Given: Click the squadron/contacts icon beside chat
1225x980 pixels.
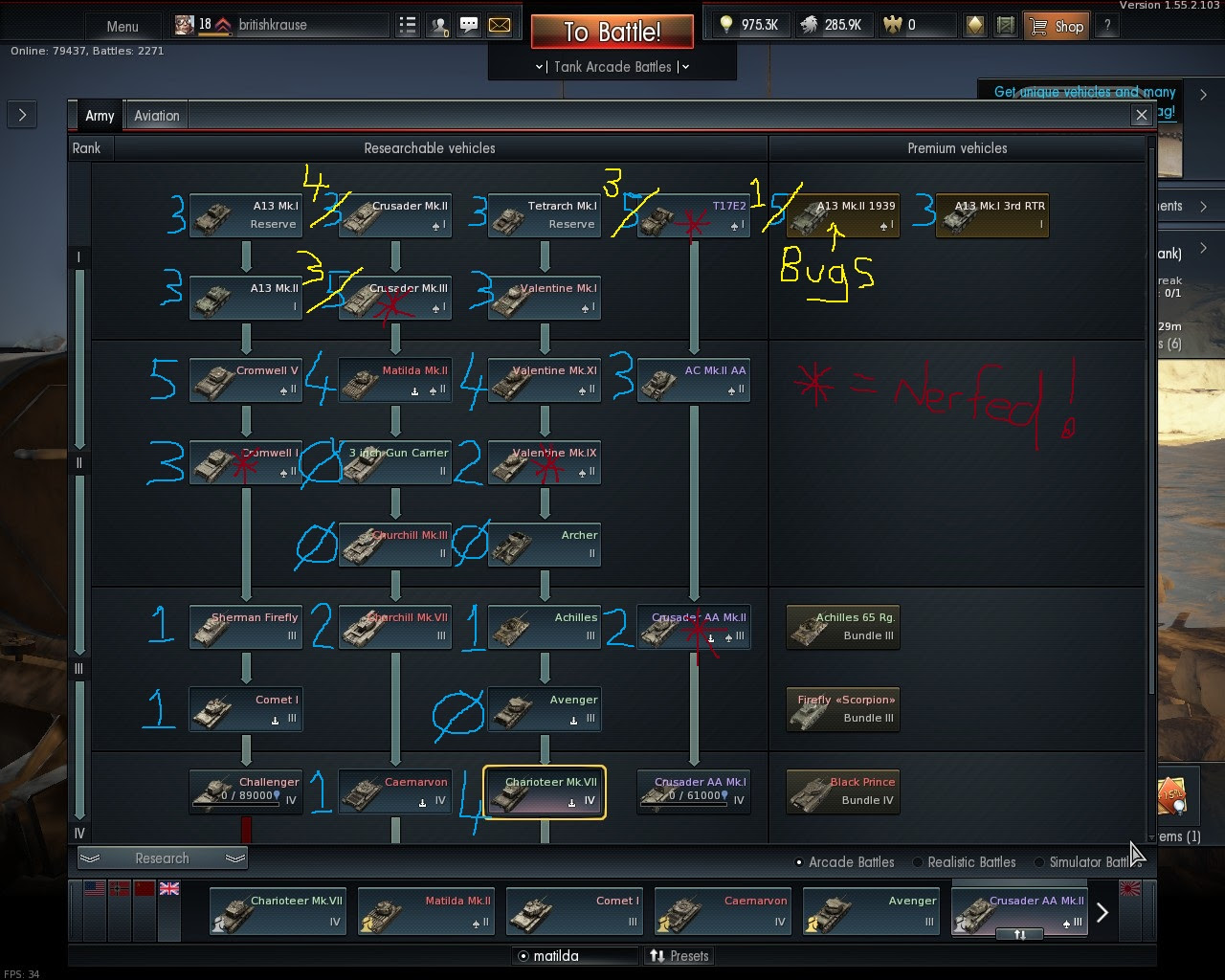Looking at the screenshot, I should click(438, 25).
